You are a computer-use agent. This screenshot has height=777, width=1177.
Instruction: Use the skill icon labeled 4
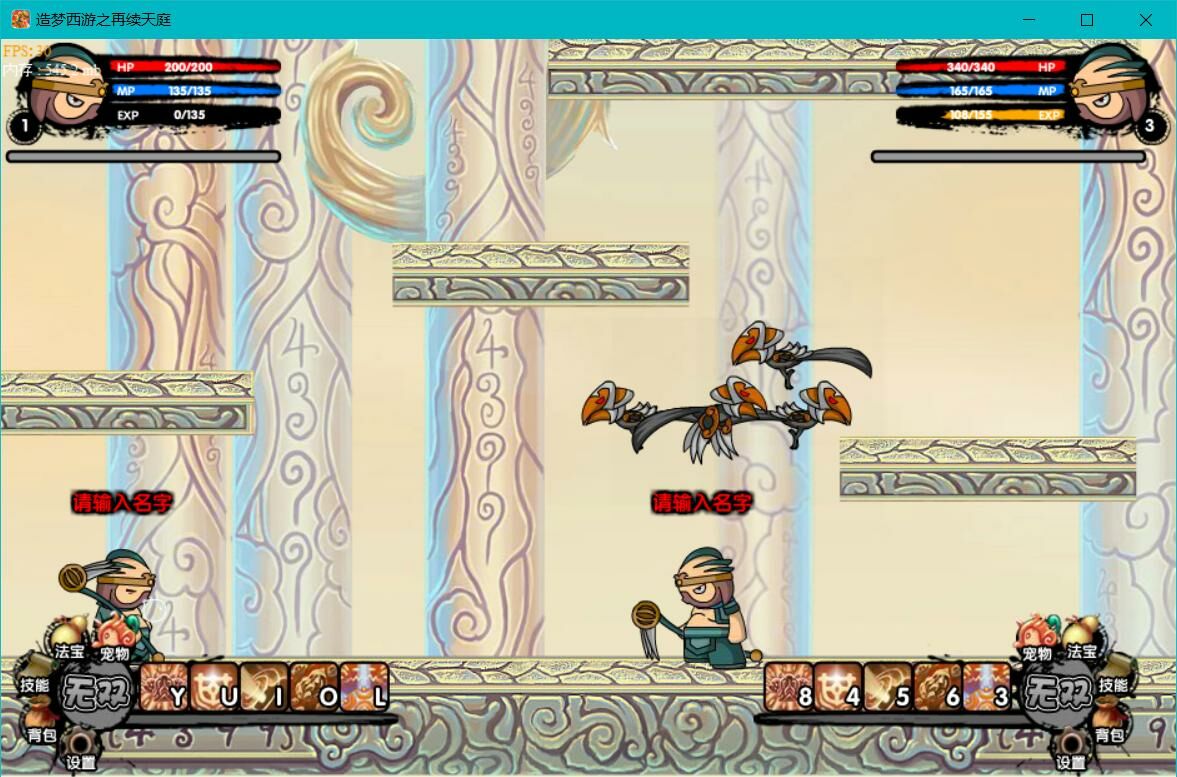pos(839,688)
